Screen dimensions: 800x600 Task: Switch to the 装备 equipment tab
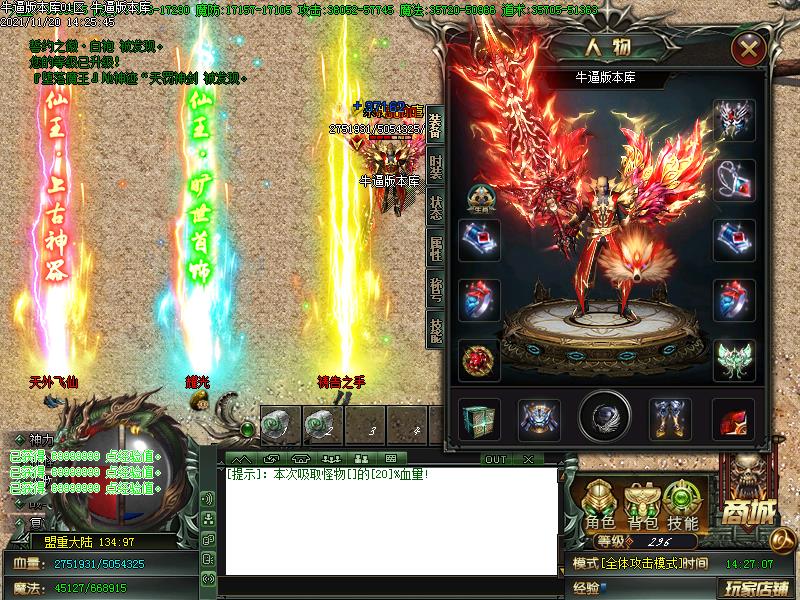(436, 126)
